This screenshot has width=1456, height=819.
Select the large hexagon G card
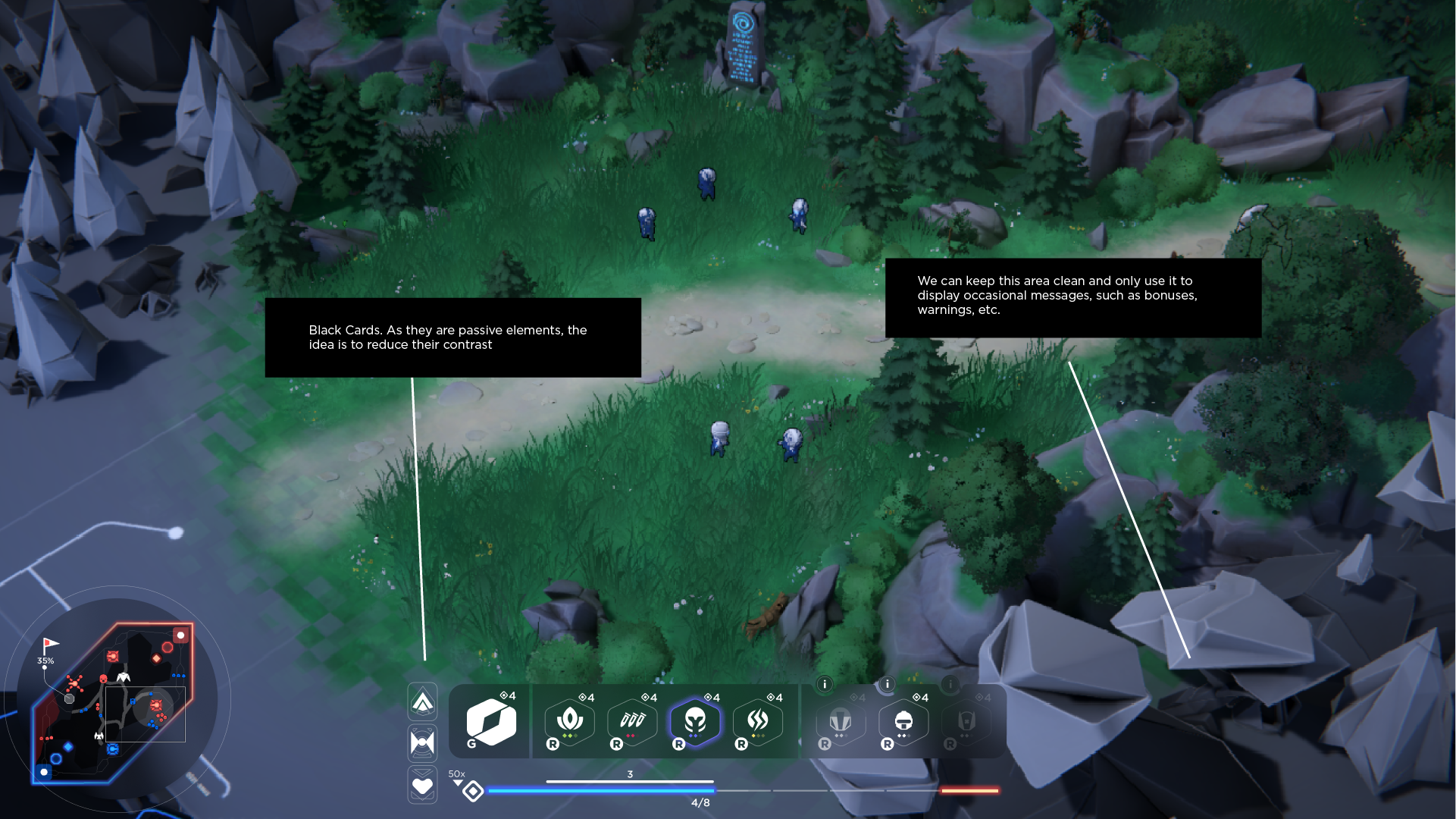[x=491, y=722]
